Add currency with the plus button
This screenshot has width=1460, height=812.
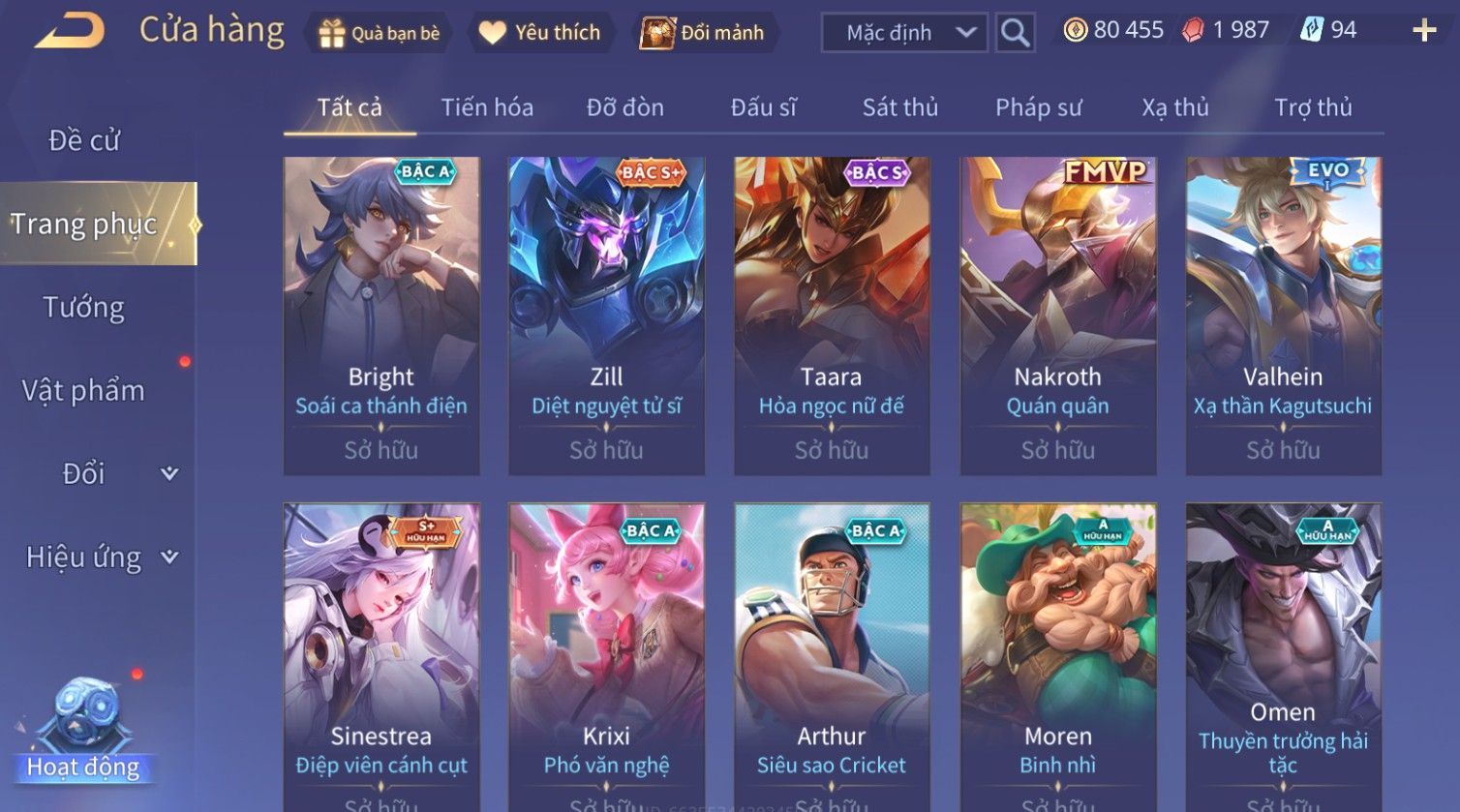tap(1424, 31)
